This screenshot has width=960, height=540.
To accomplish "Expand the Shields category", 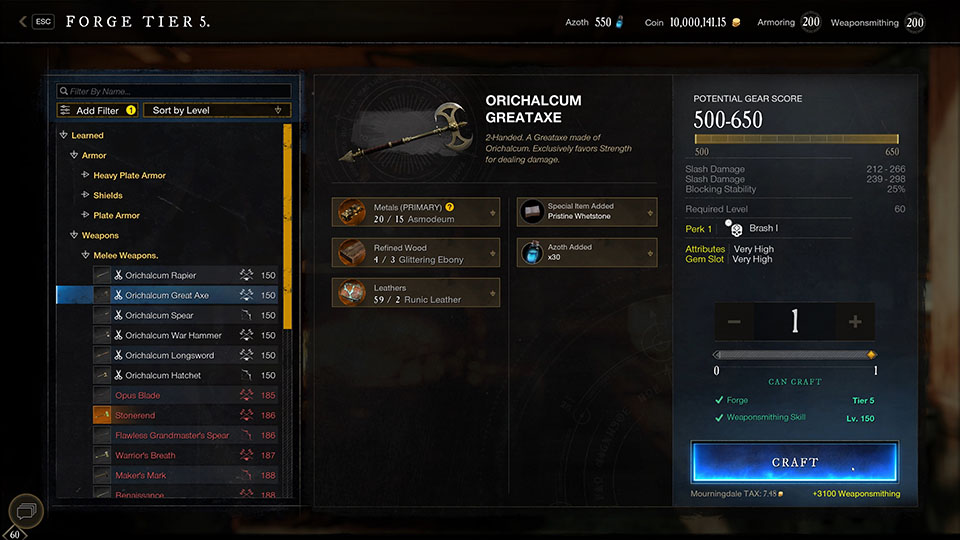I will 108,195.
